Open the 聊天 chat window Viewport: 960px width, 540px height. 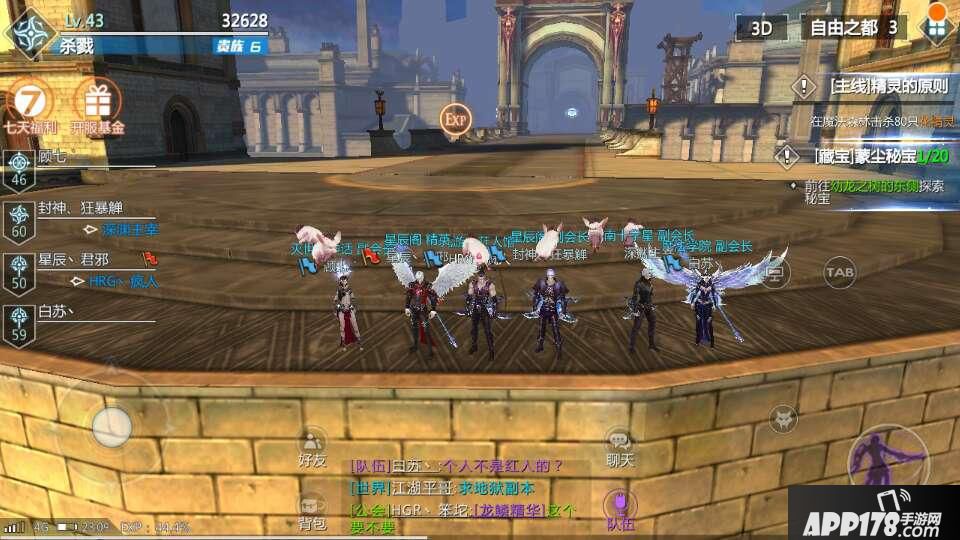[620, 445]
